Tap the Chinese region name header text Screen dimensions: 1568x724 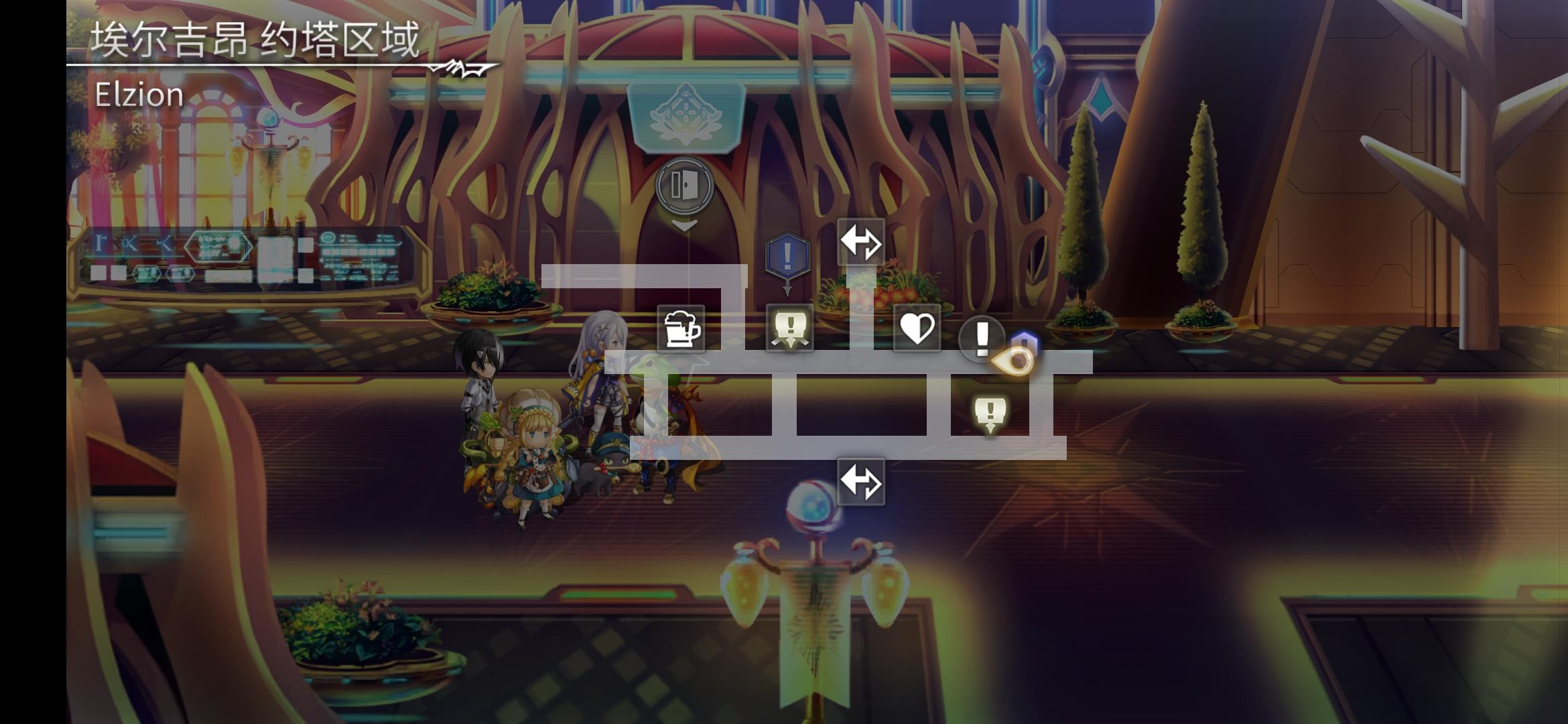coord(255,38)
